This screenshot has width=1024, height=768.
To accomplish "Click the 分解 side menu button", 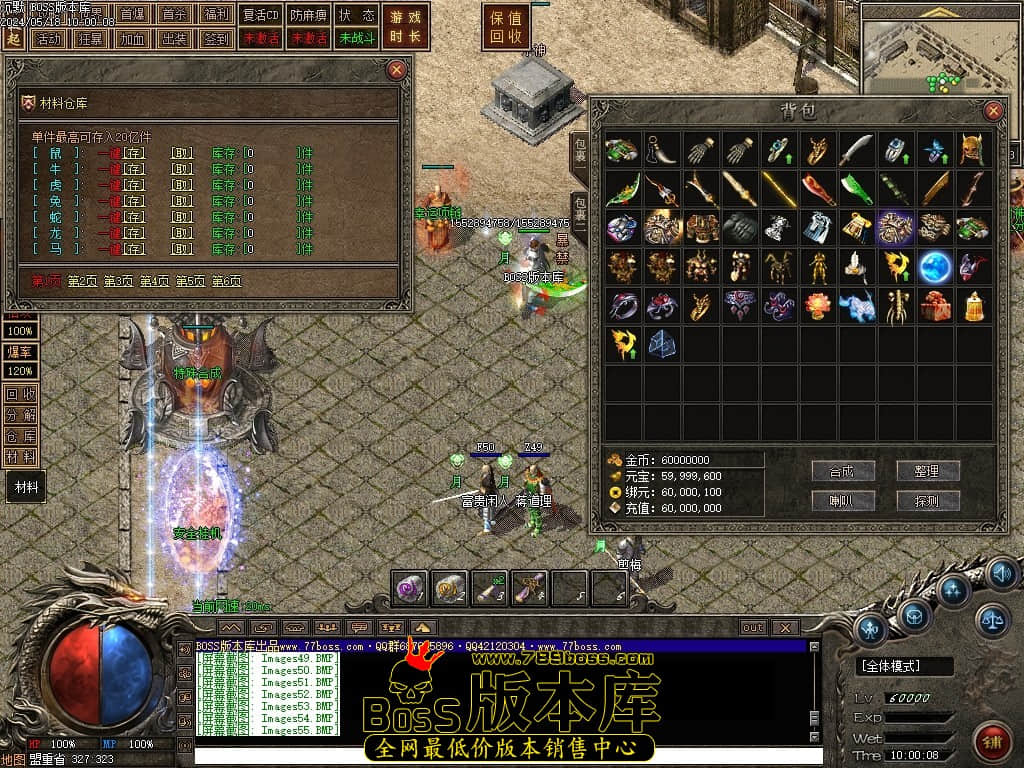I will (20, 415).
